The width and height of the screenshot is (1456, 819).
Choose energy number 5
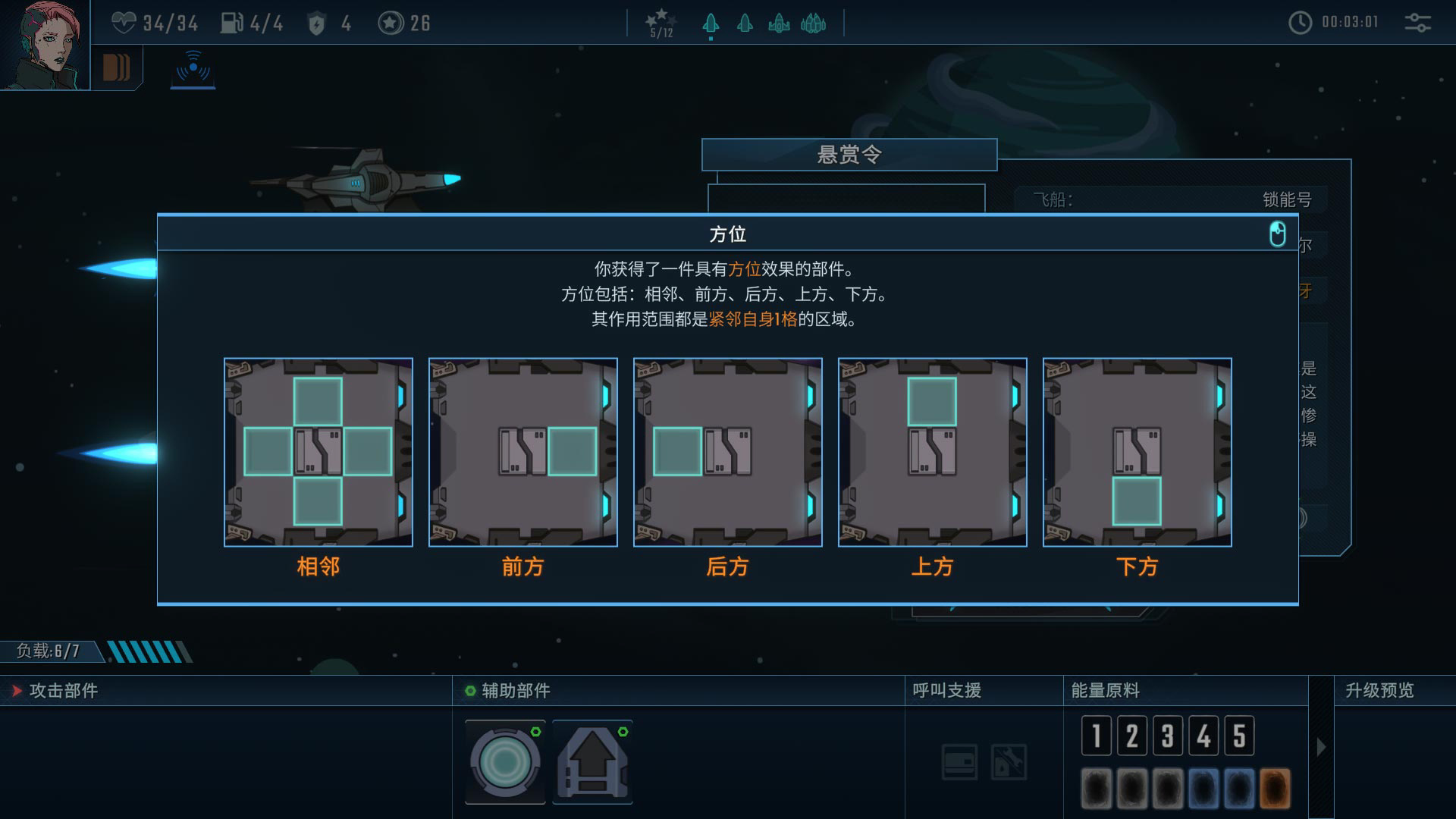pos(1239,736)
